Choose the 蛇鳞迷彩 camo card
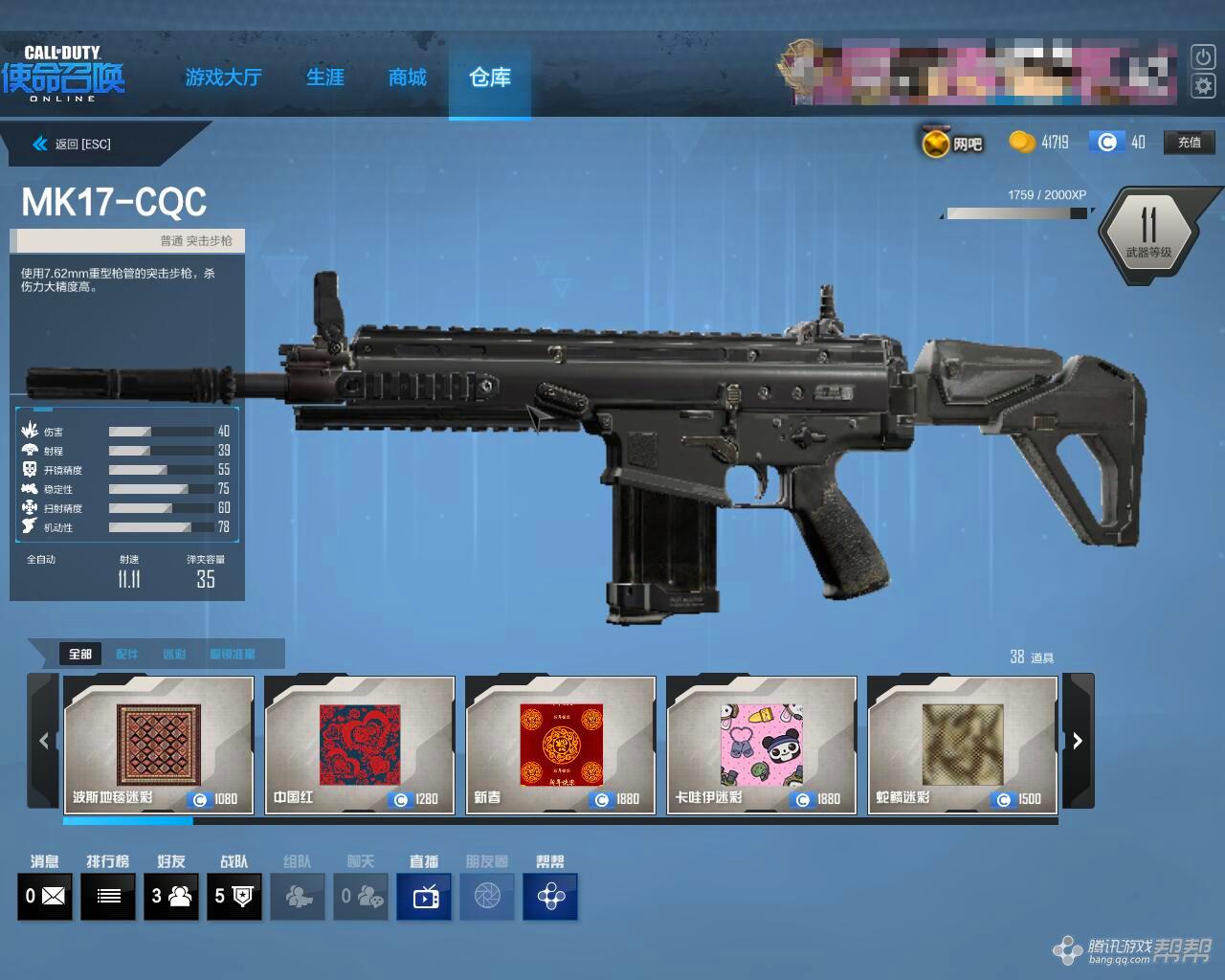Viewport: 1225px width, 980px height. tap(963, 745)
